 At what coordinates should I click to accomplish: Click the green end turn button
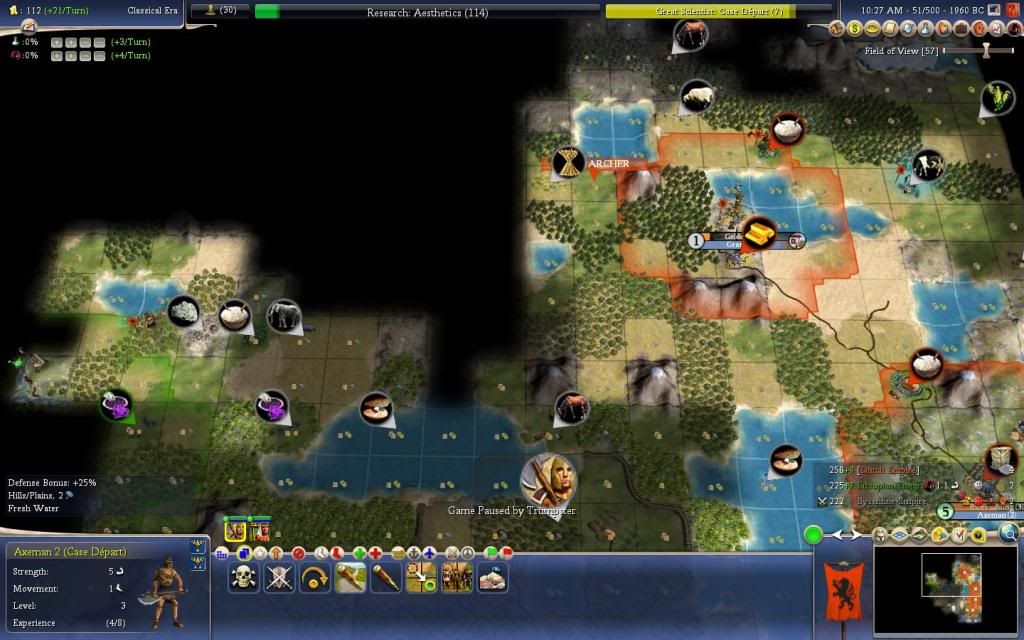(814, 535)
